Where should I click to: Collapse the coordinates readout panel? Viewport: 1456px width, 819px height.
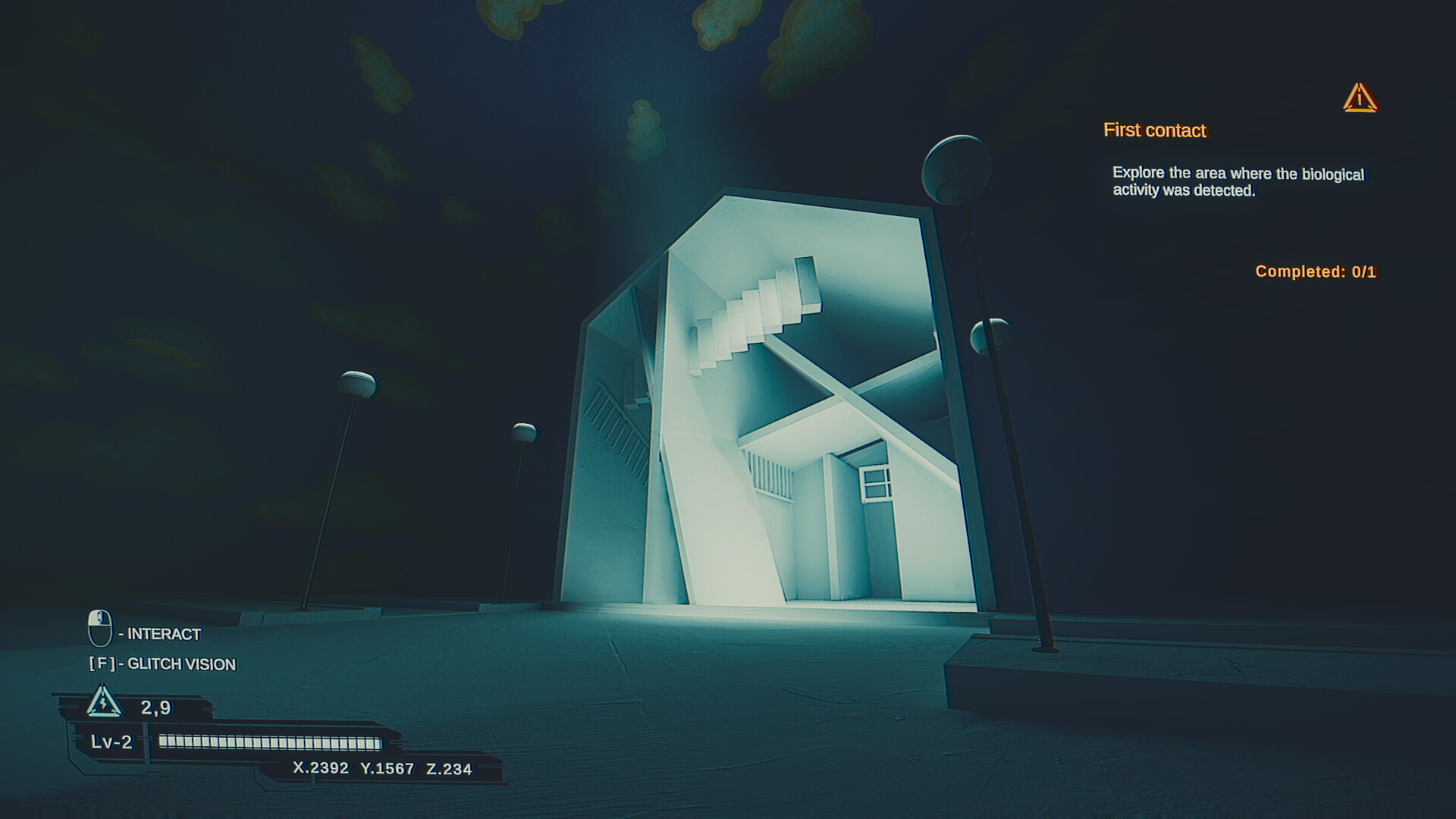click(383, 767)
